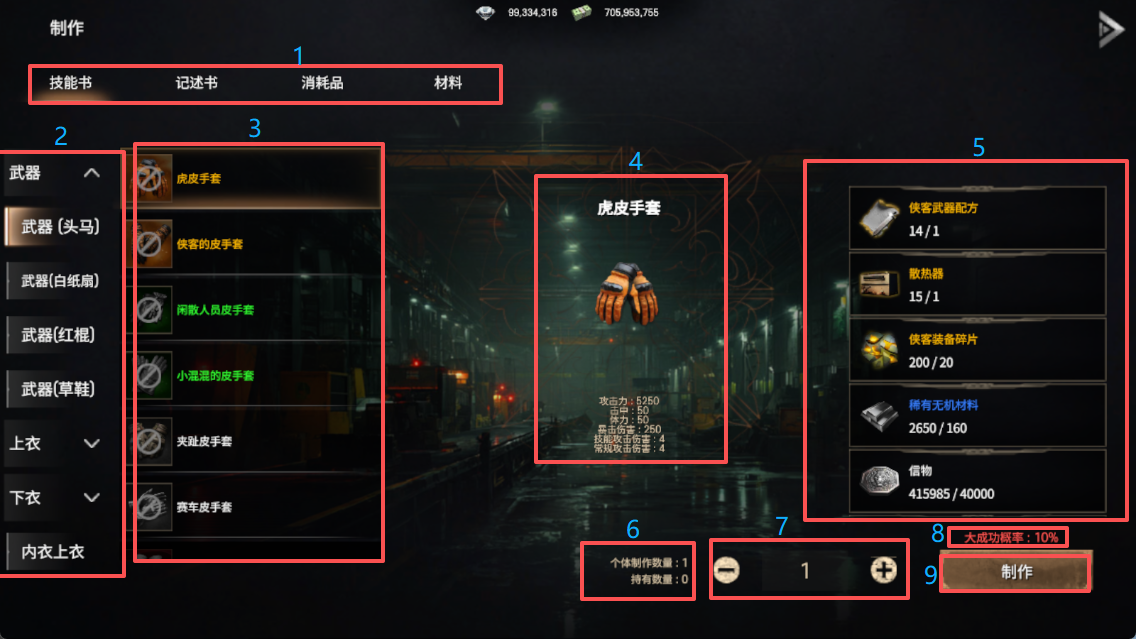
Task: Decrease craft quantity with minus button
Action: [x=728, y=570]
